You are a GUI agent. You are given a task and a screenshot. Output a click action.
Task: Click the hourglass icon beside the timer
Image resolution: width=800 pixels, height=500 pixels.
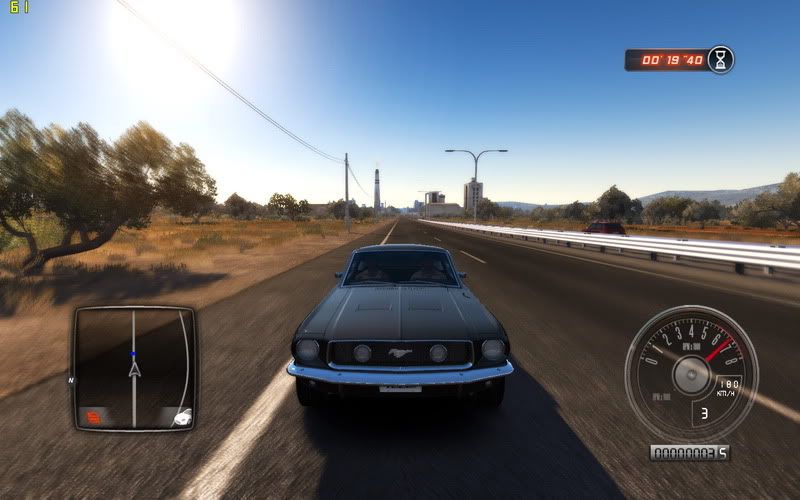pyautogui.click(x=720, y=60)
